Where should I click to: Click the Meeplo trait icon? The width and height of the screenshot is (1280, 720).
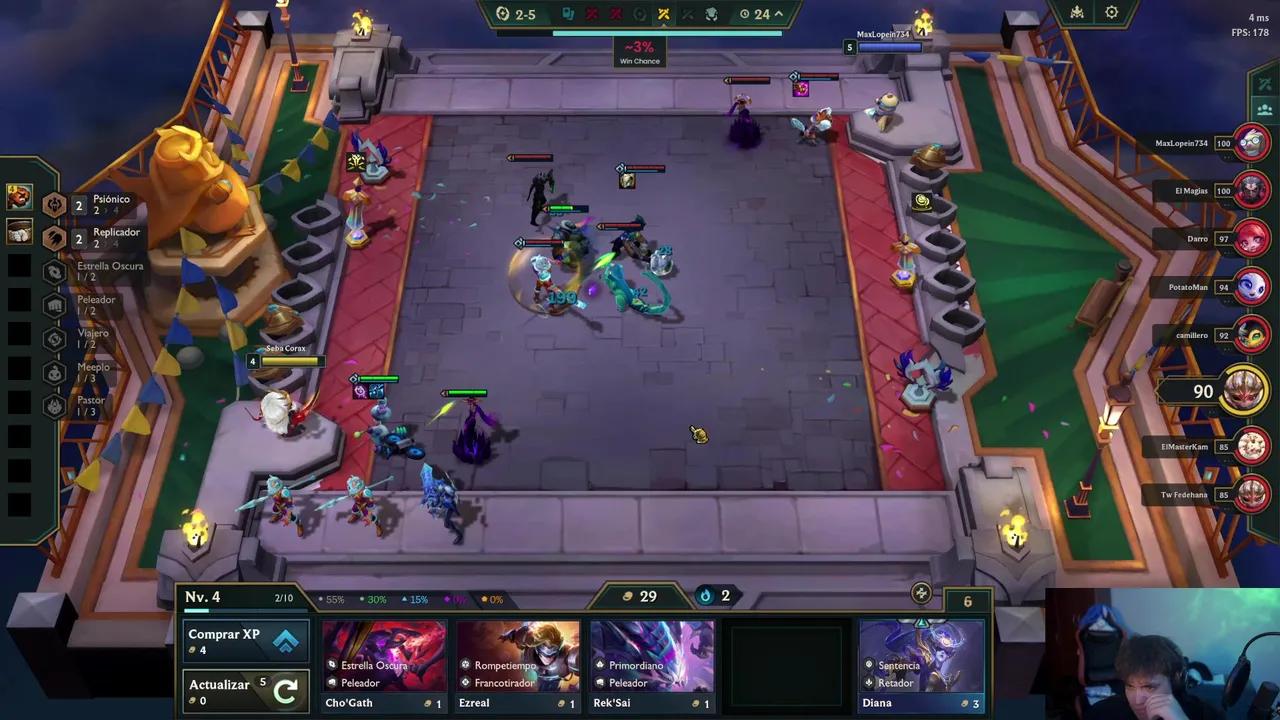click(55, 372)
